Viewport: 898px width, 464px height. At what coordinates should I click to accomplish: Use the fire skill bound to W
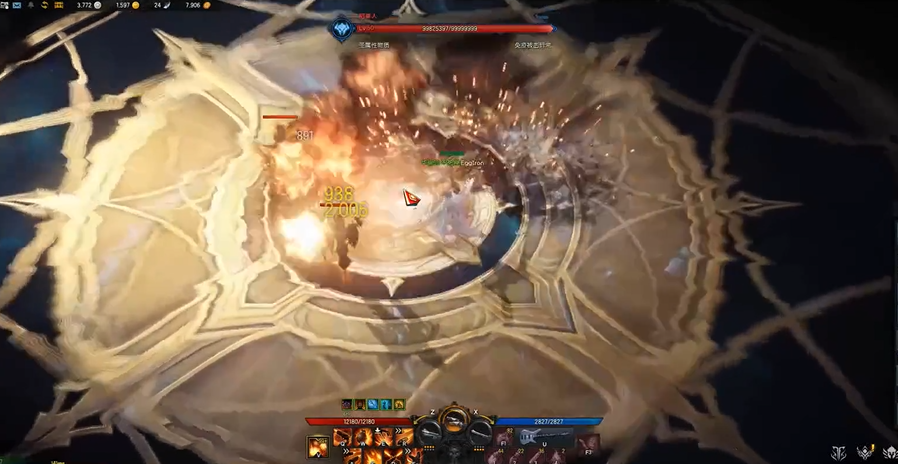coord(361,437)
